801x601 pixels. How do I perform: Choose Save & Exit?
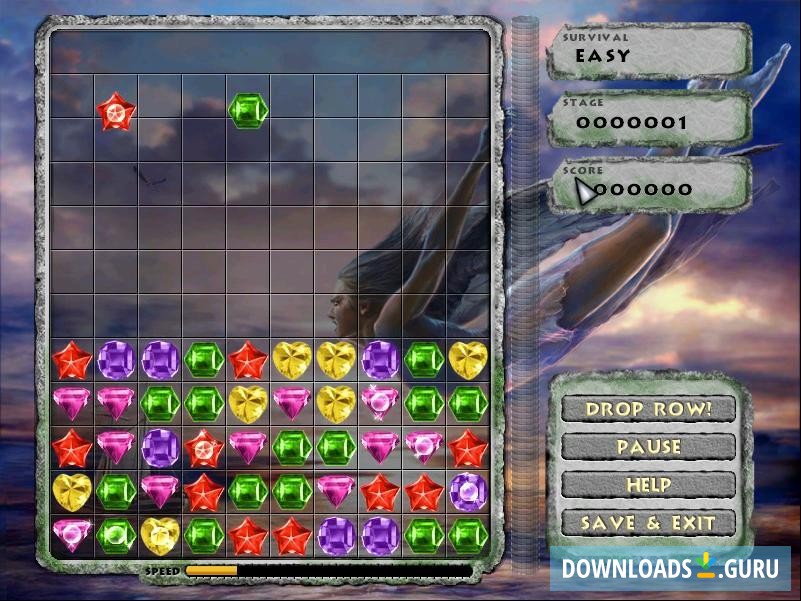click(648, 522)
